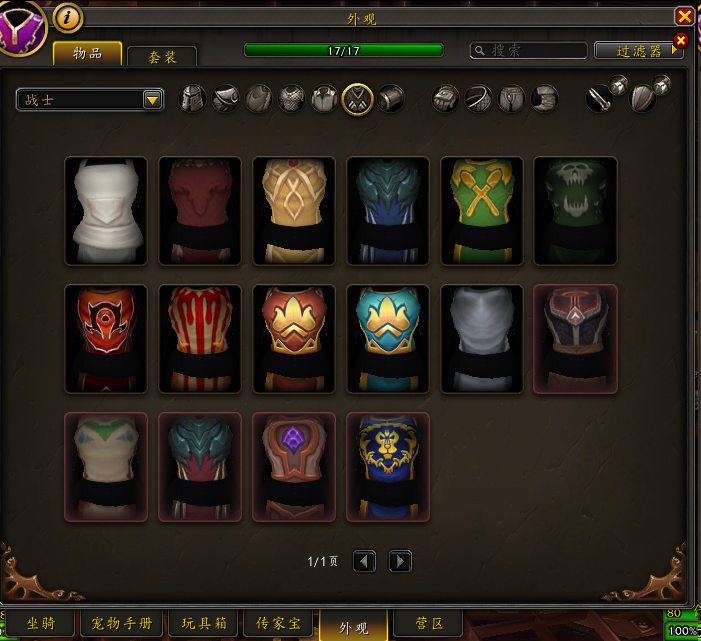Image resolution: width=701 pixels, height=641 pixels.
Task: Switch to the 套装 sets tab
Action: pyautogui.click(x=162, y=57)
